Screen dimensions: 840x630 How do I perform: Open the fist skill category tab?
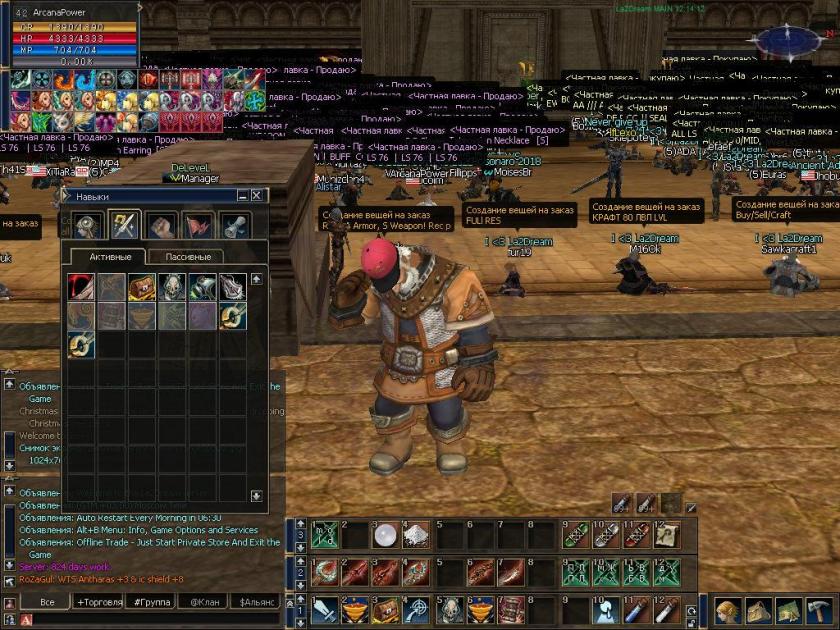click(x=161, y=226)
